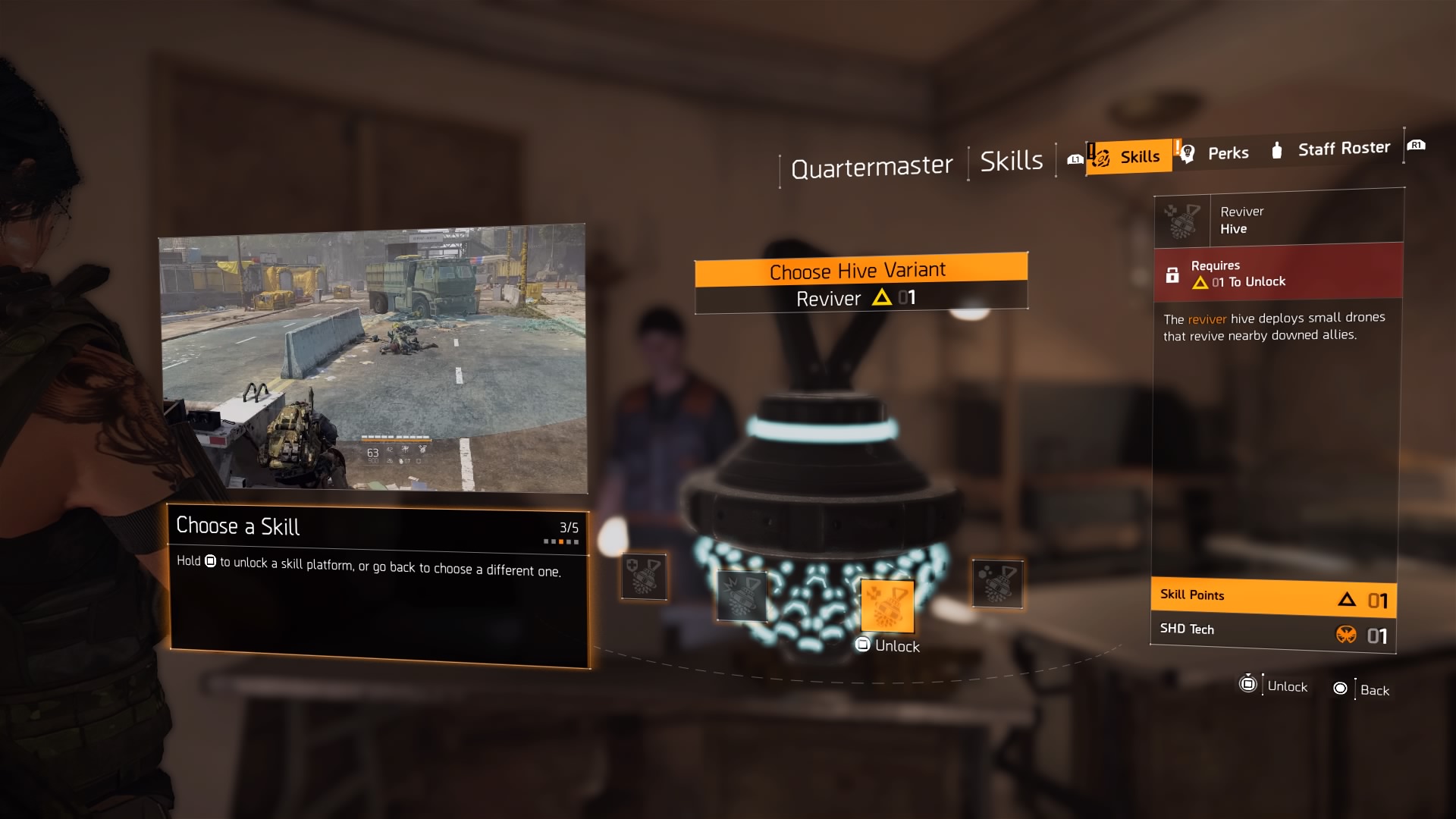Image resolution: width=1456 pixels, height=819 pixels.
Task: Click the lightbulb icon beside Perks
Action: coord(1188,152)
